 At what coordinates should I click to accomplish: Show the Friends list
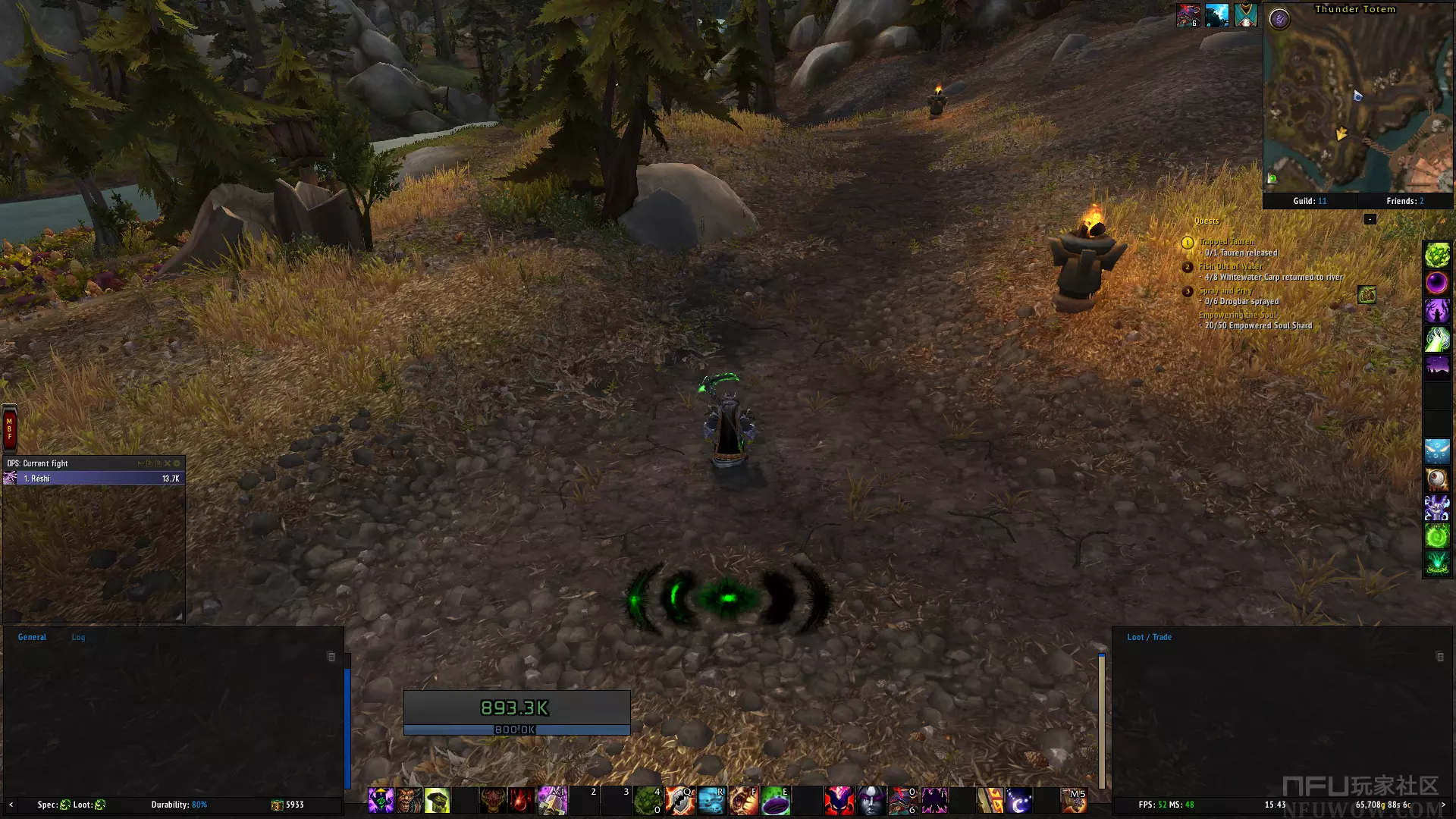click(x=1404, y=201)
